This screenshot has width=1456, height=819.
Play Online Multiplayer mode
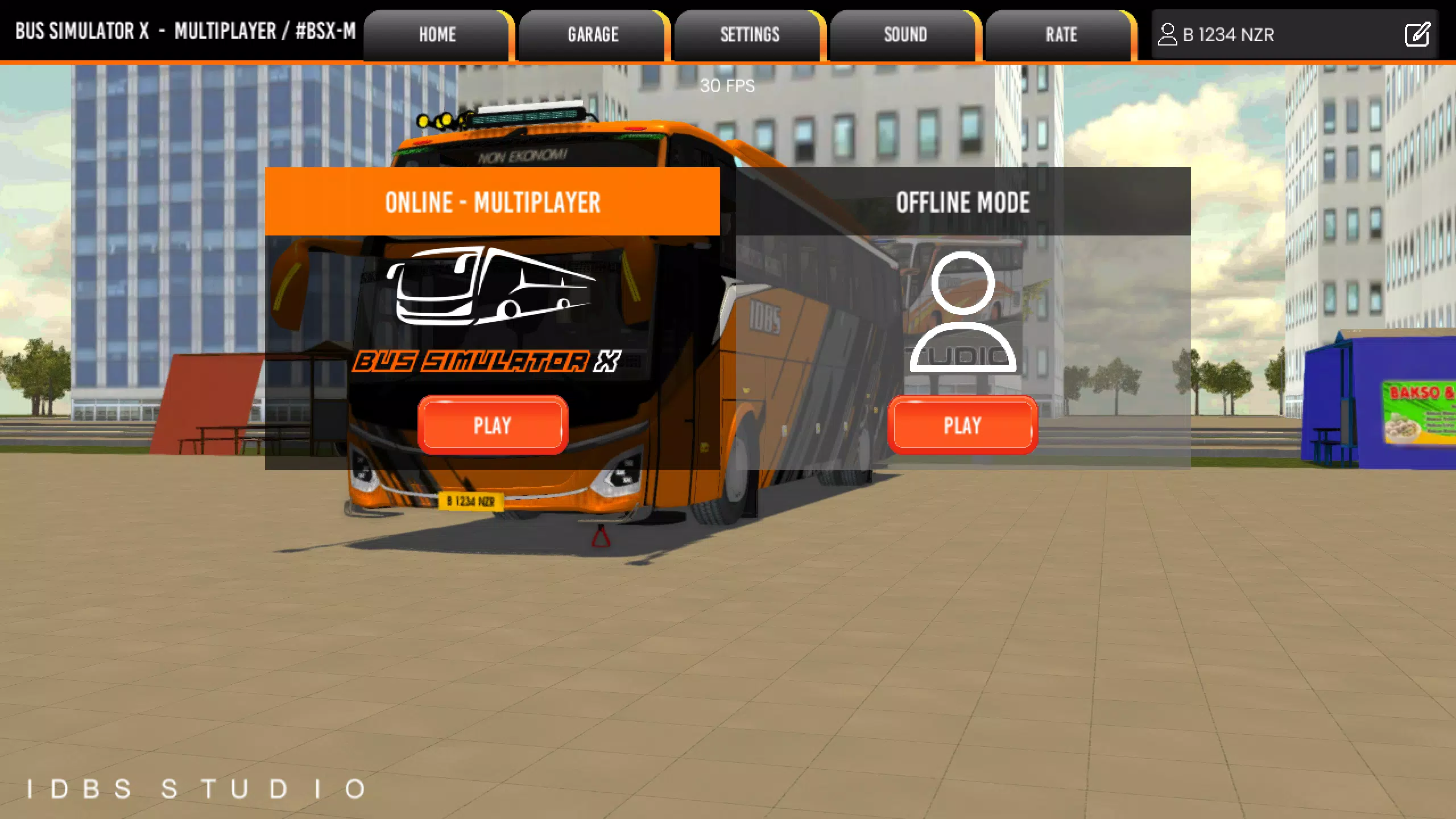(x=493, y=425)
